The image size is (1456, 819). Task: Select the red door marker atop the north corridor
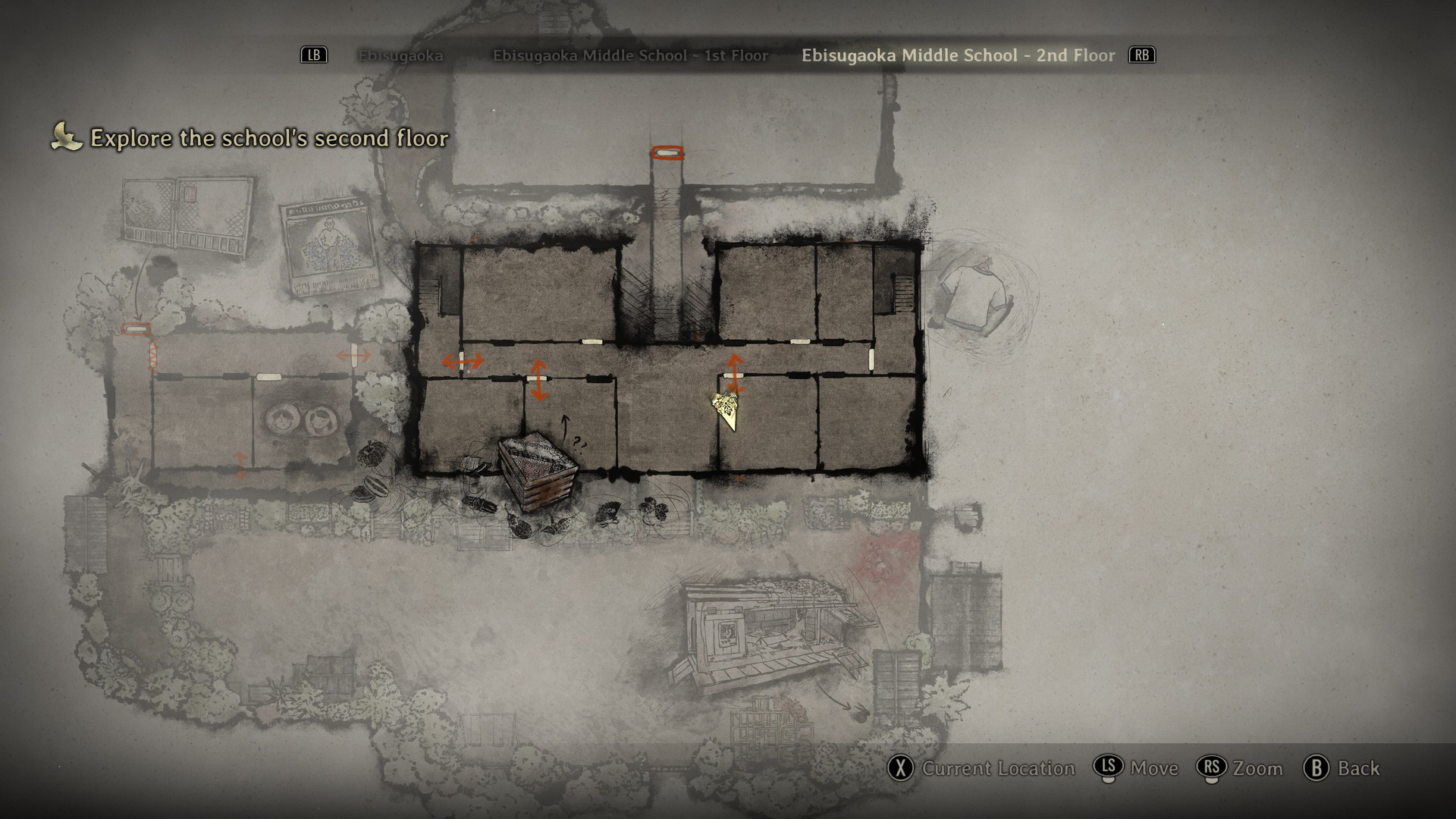pyautogui.click(x=667, y=153)
